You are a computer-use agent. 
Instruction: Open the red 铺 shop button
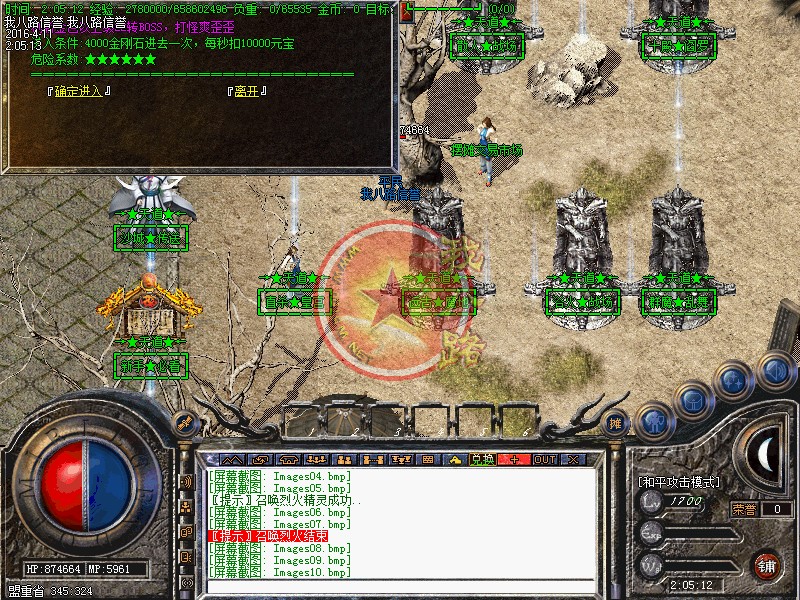click(x=768, y=564)
